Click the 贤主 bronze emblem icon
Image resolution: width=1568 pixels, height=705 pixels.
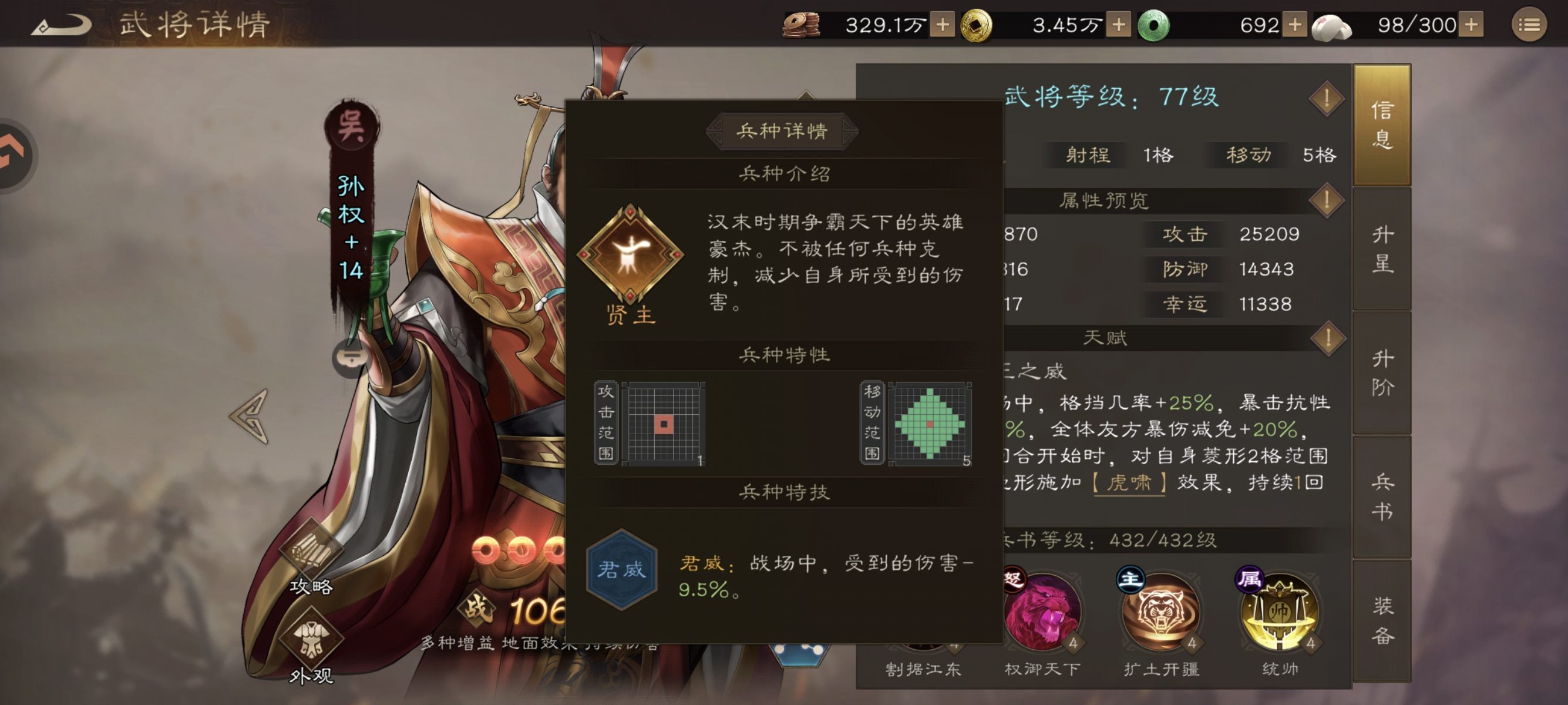631,256
